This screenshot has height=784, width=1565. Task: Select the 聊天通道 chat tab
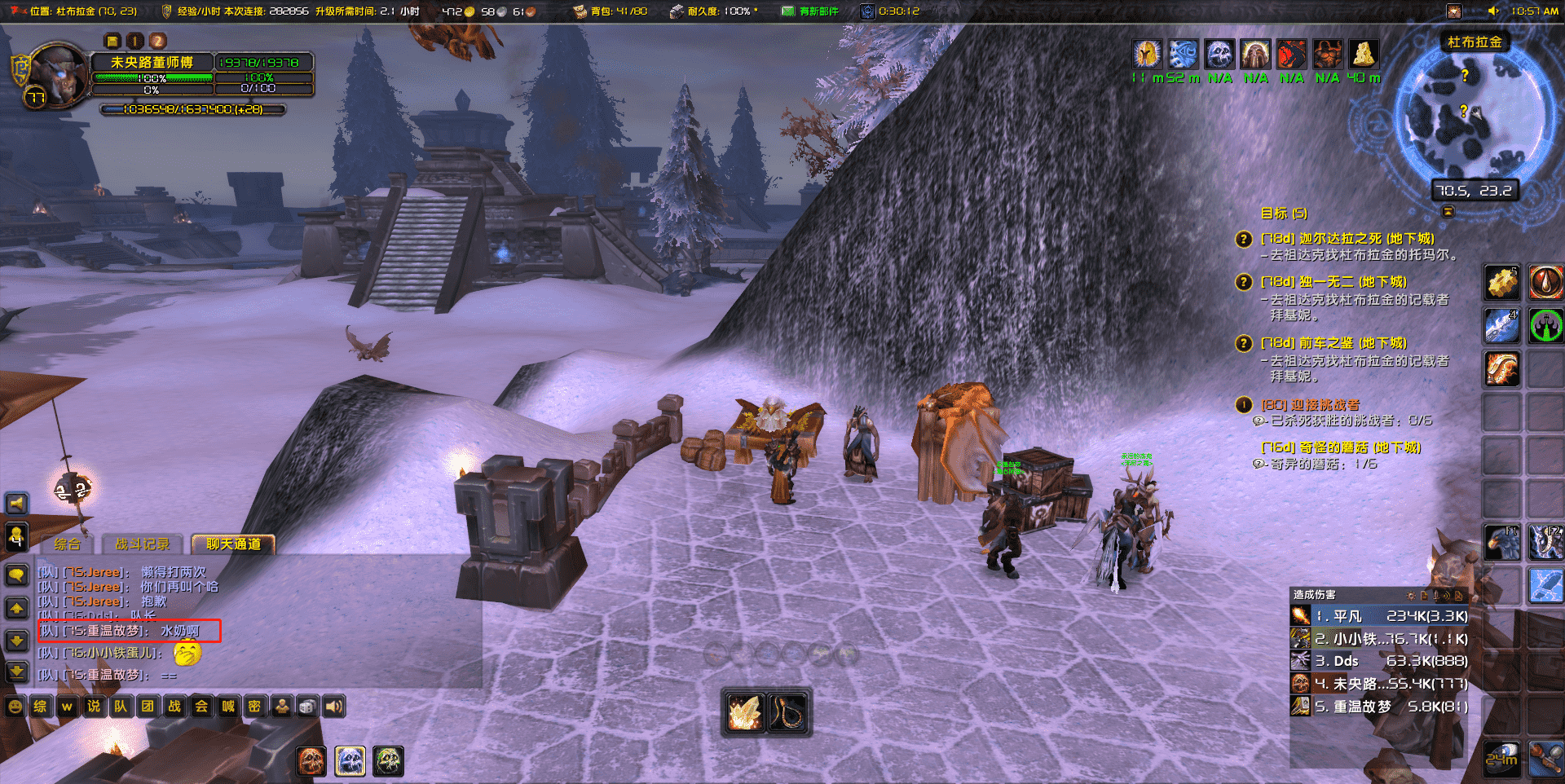tap(233, 544)
